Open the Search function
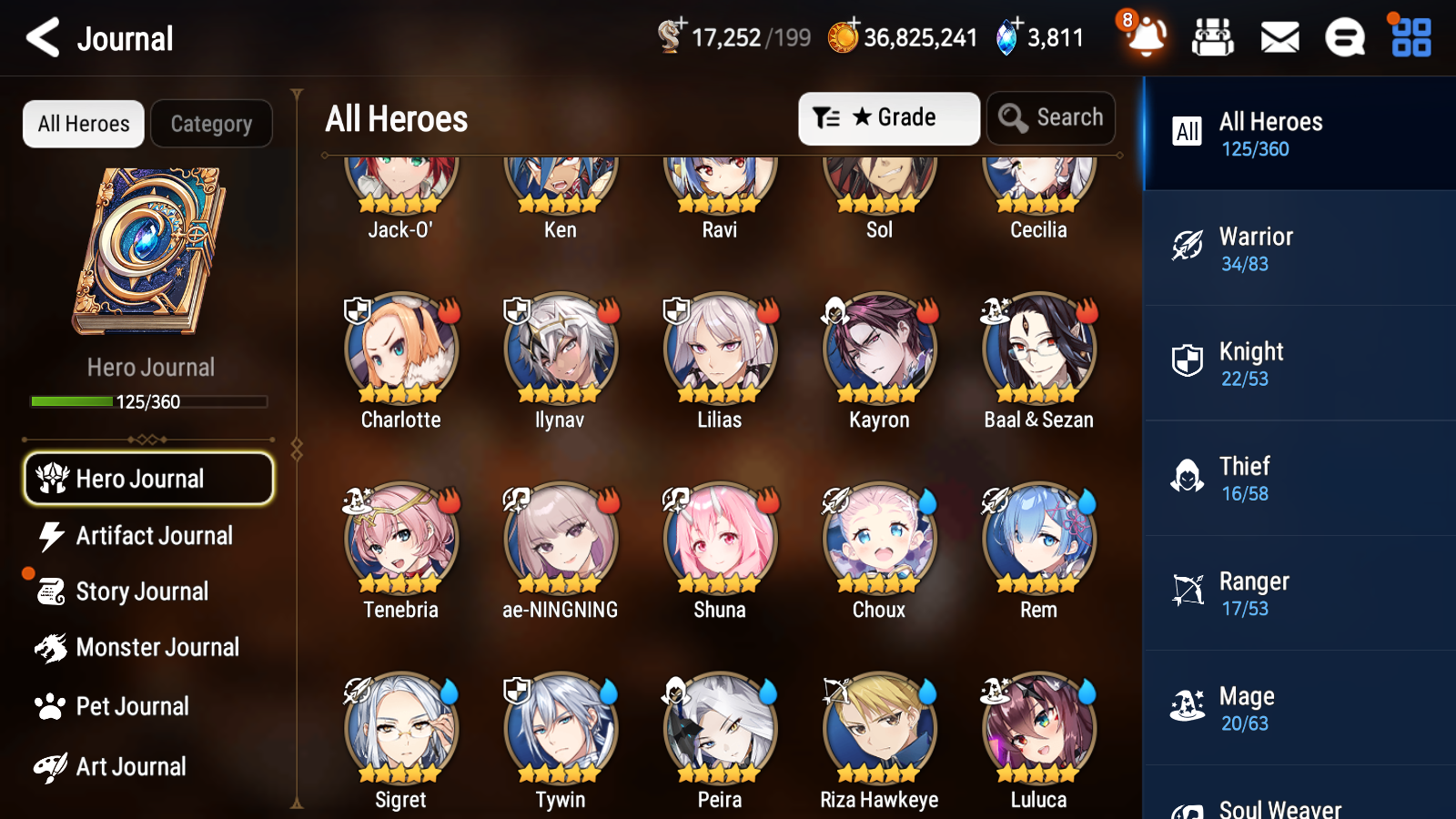The height and width of the screenshot is (819, 1456). coord(1051,117)
